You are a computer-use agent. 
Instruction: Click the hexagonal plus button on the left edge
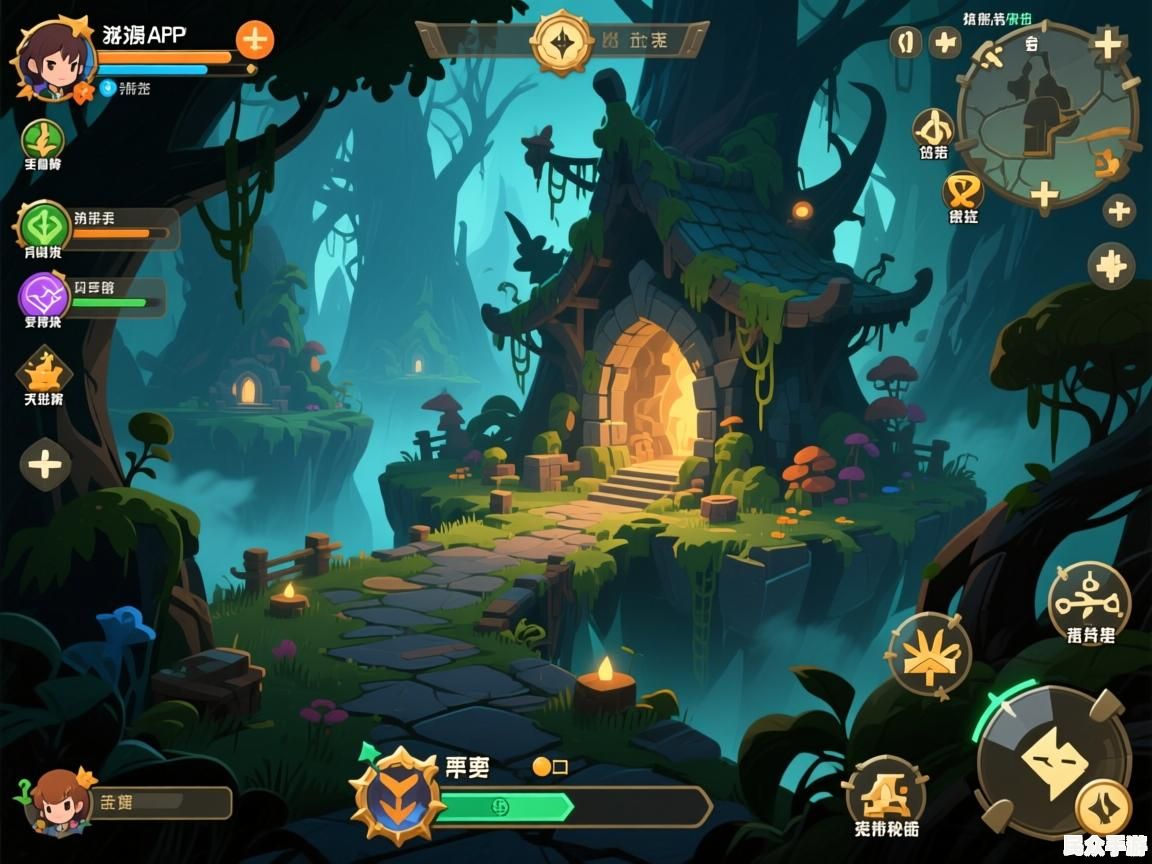click(45, 464)
